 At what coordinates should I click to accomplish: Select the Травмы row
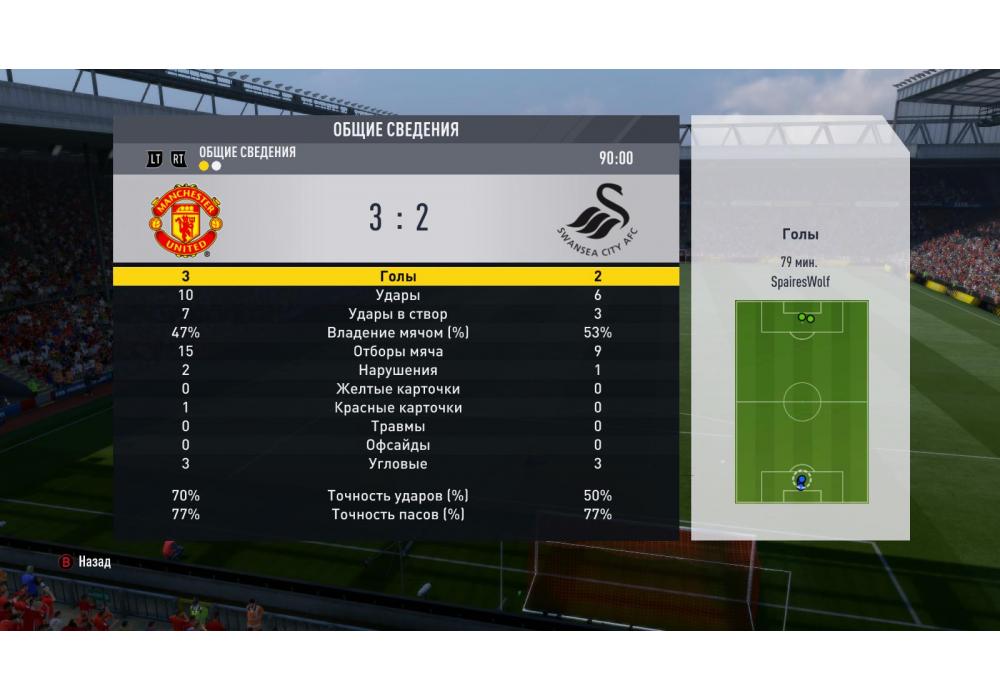click(x=397, y=427)
